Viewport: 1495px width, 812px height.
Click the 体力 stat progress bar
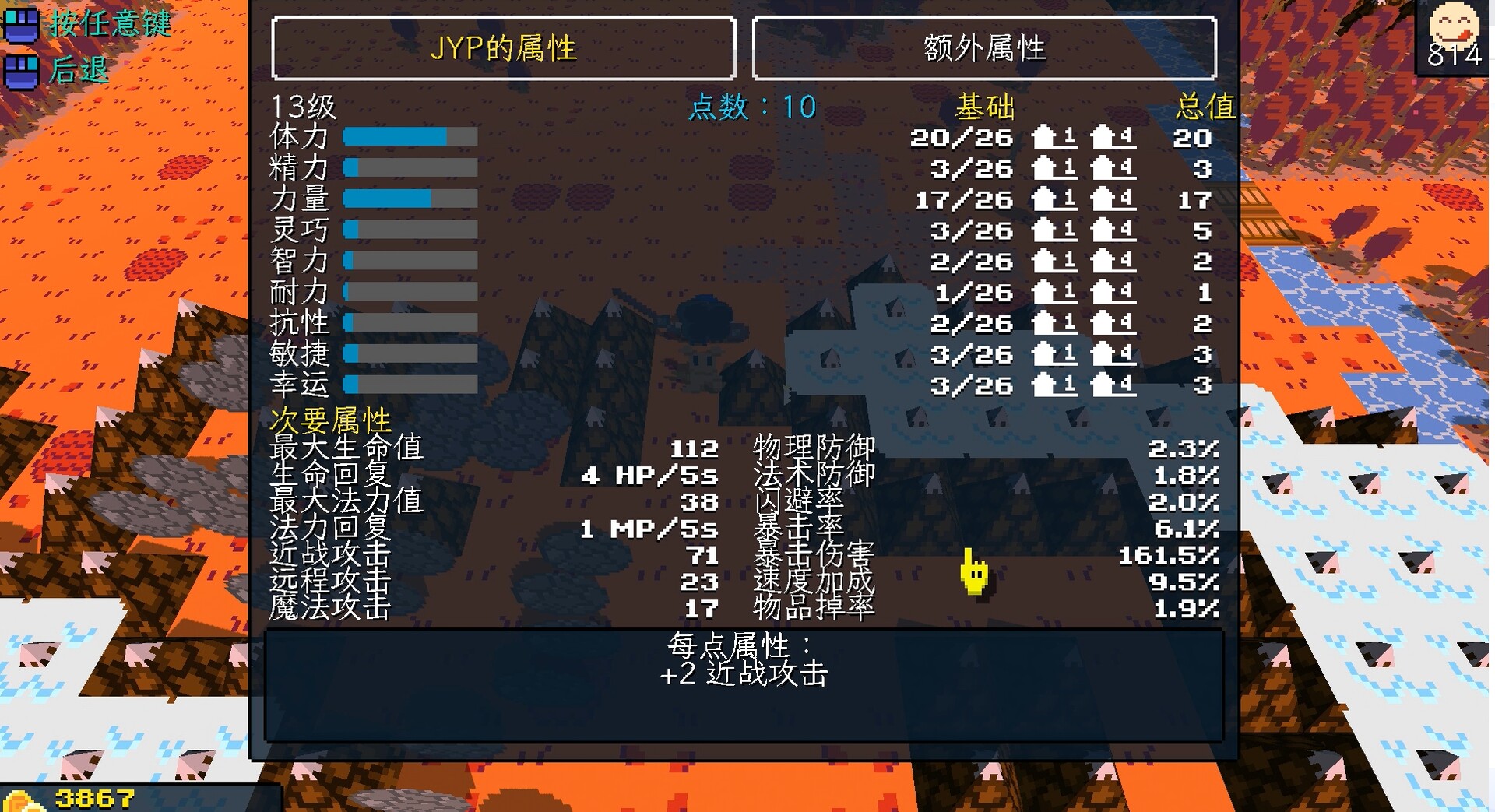tap(409, 137)
